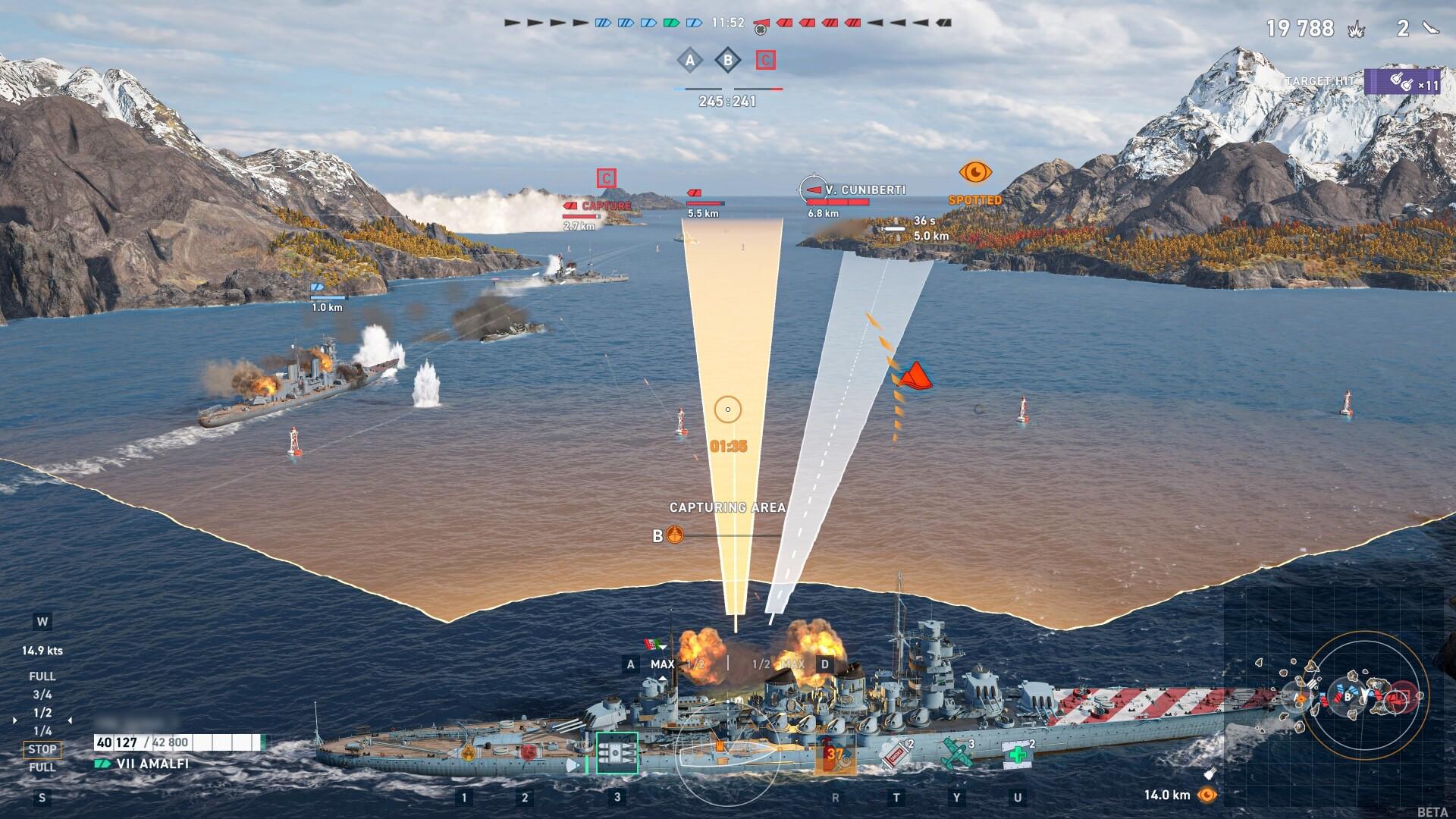
Task: Set engine throttle to 1/2 speed
Action: click(x=42, y=713)
